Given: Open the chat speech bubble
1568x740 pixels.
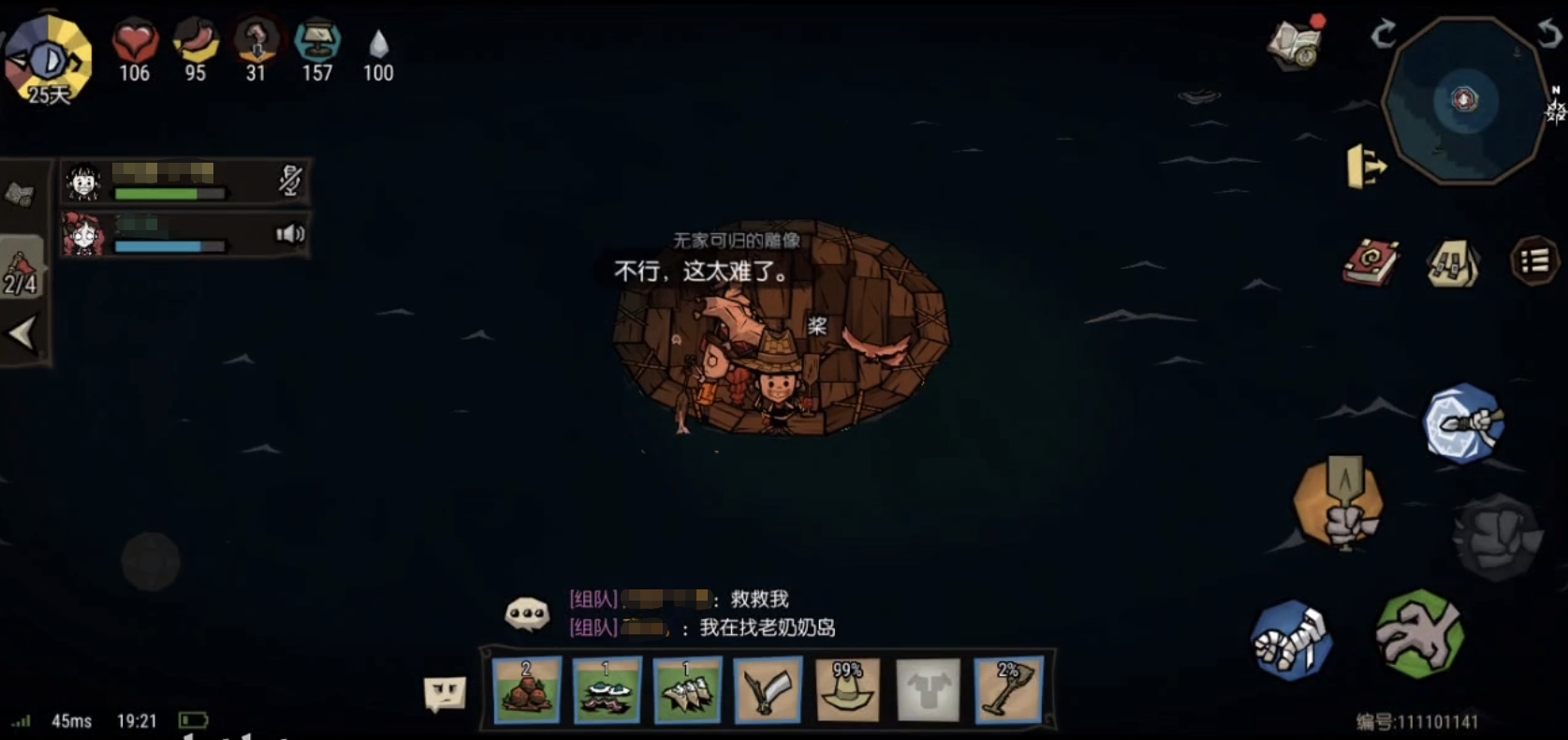Looking at the screenshot, I should click(x=527, y=615).
